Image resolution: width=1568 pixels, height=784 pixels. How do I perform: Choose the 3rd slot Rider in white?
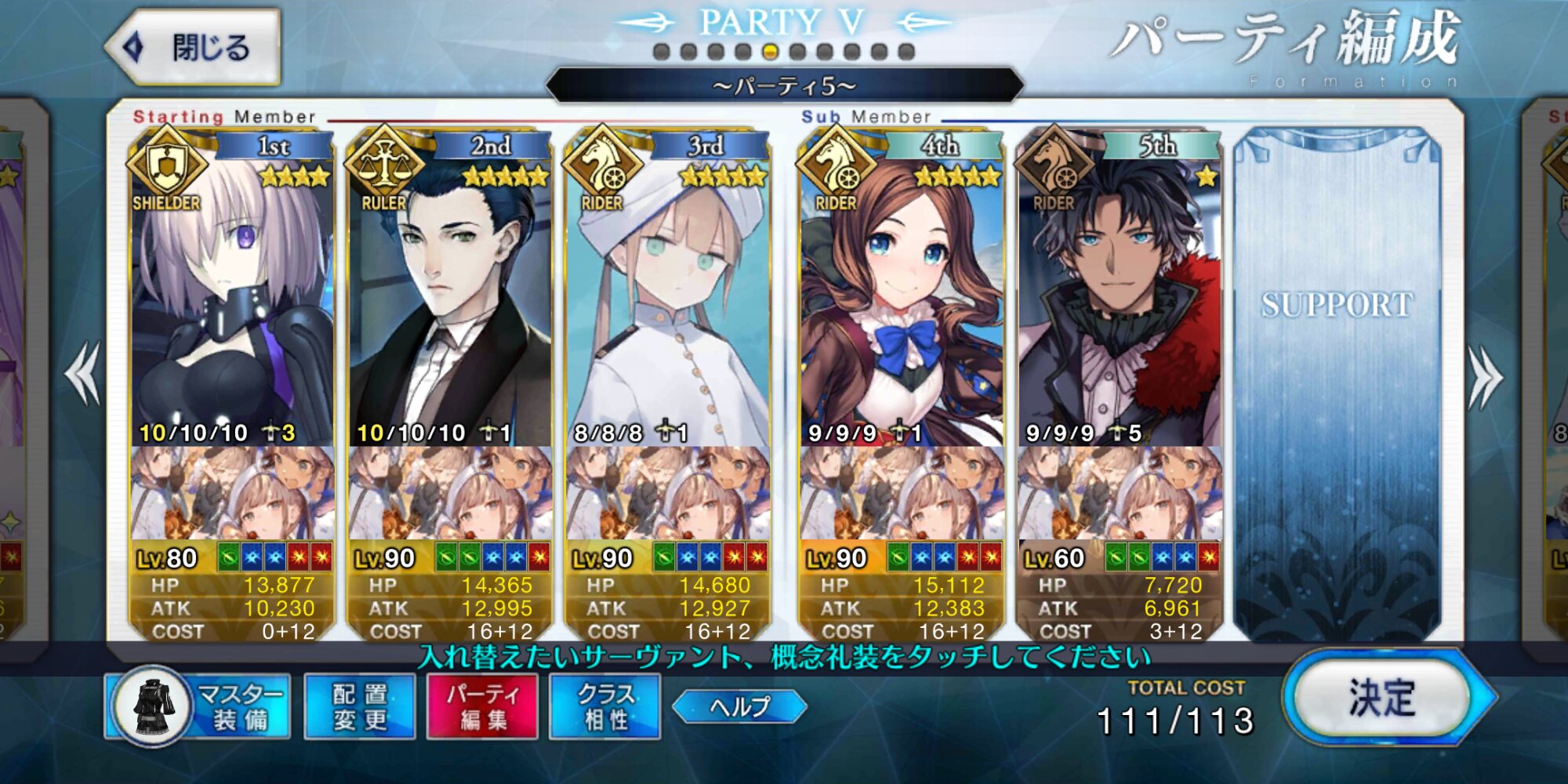click(668, 298)
